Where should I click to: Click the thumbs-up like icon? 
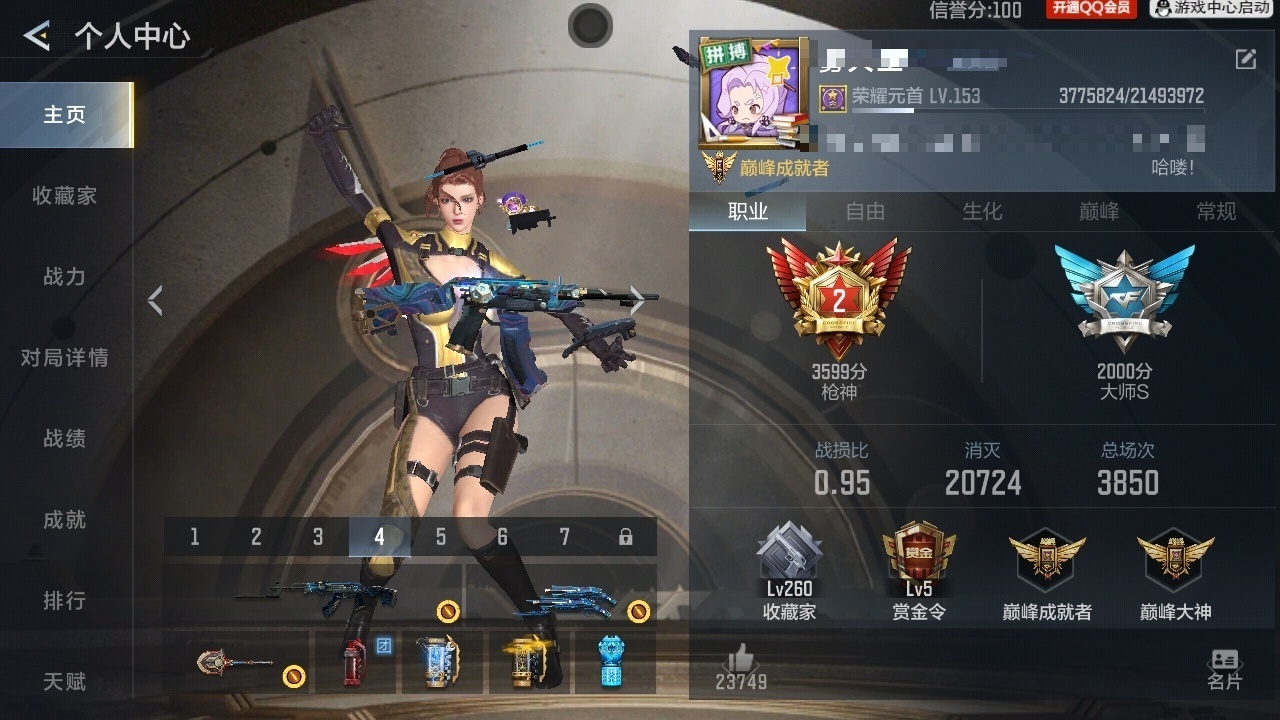click(x=740, y=659)
